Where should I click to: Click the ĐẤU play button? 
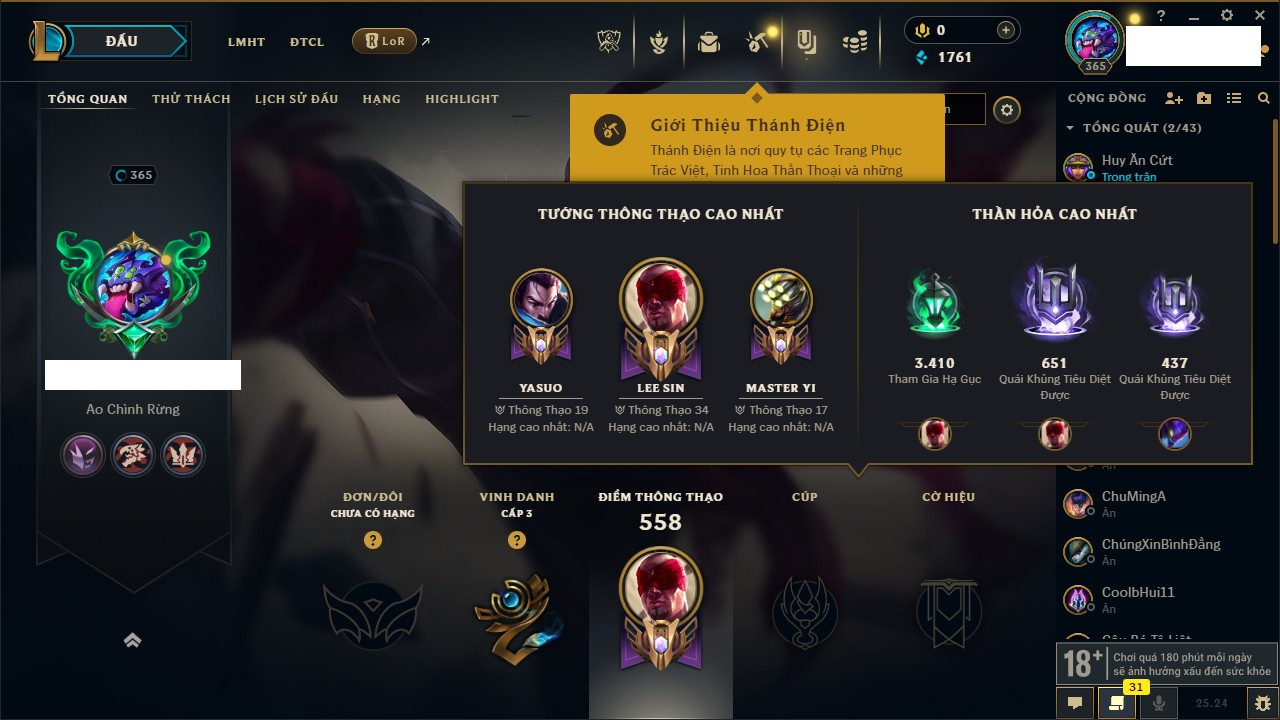[x=122, y=41]
